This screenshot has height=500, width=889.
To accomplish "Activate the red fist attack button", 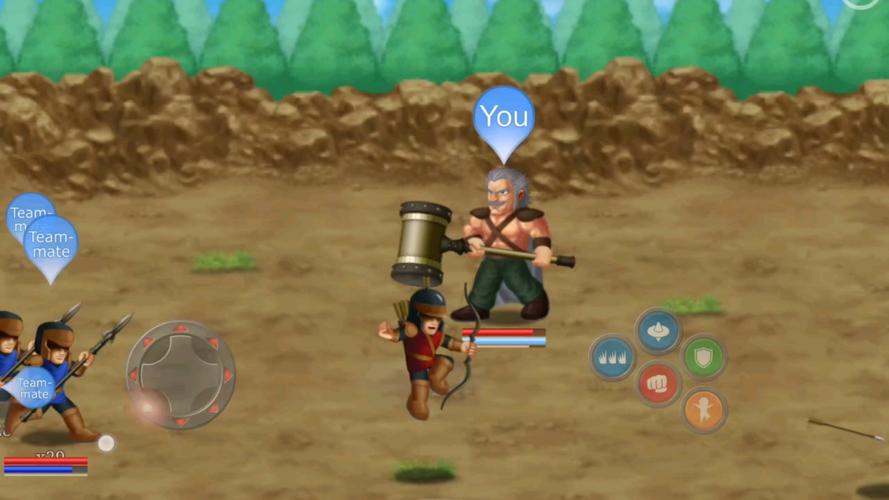I will pos(658,383).
